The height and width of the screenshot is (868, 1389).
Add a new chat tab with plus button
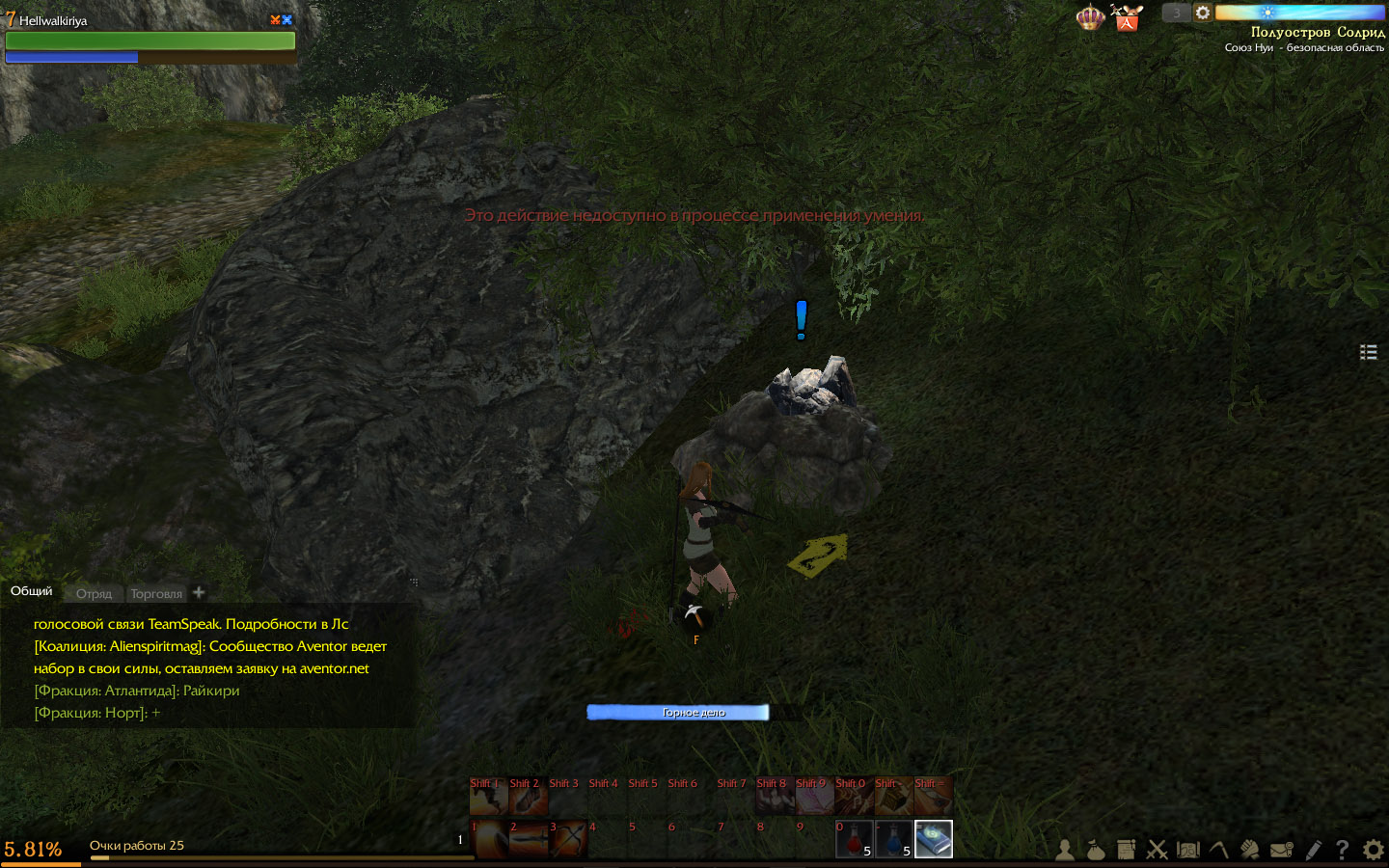tap(199, 592)
